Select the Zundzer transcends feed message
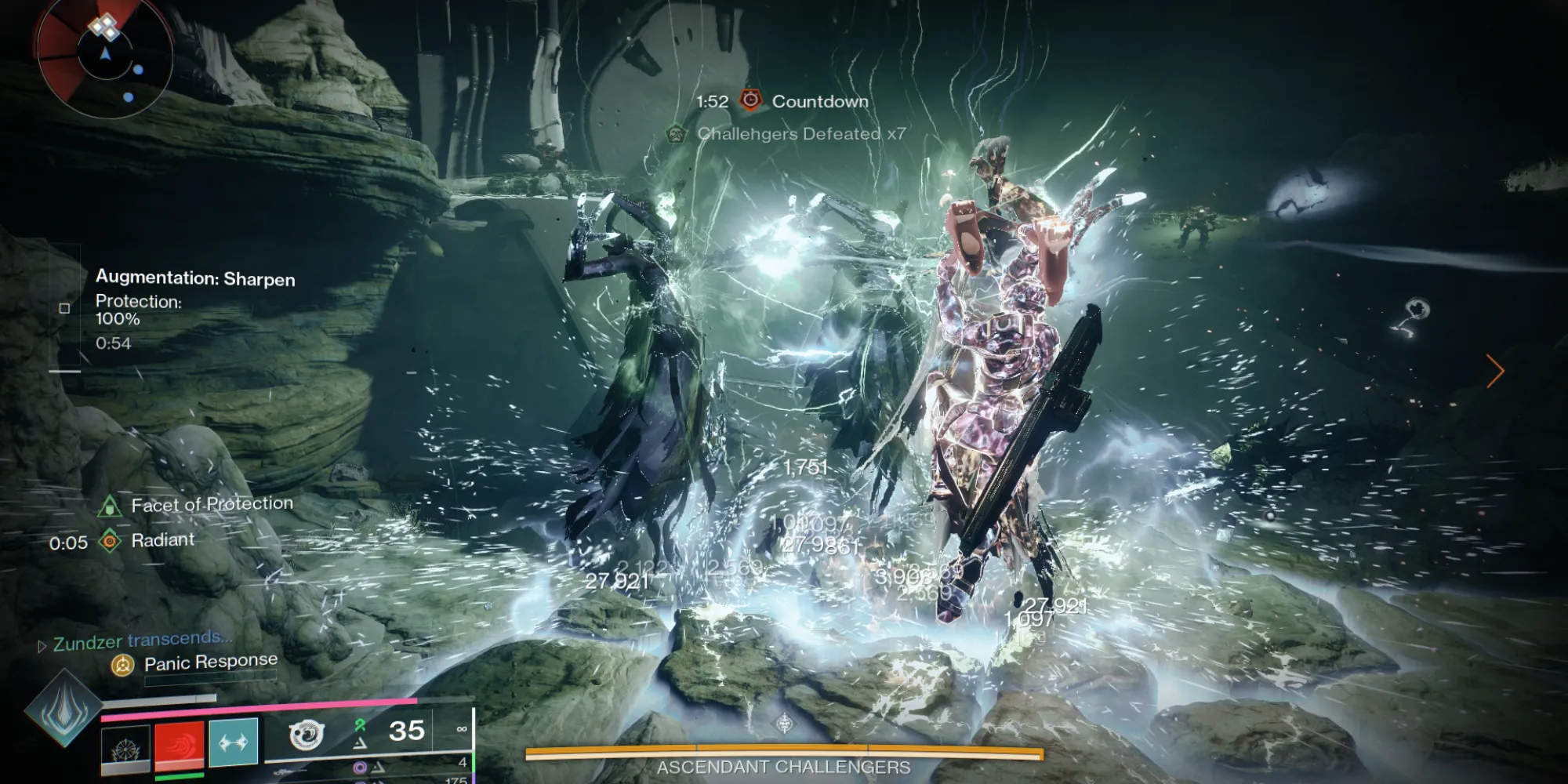 142,641
